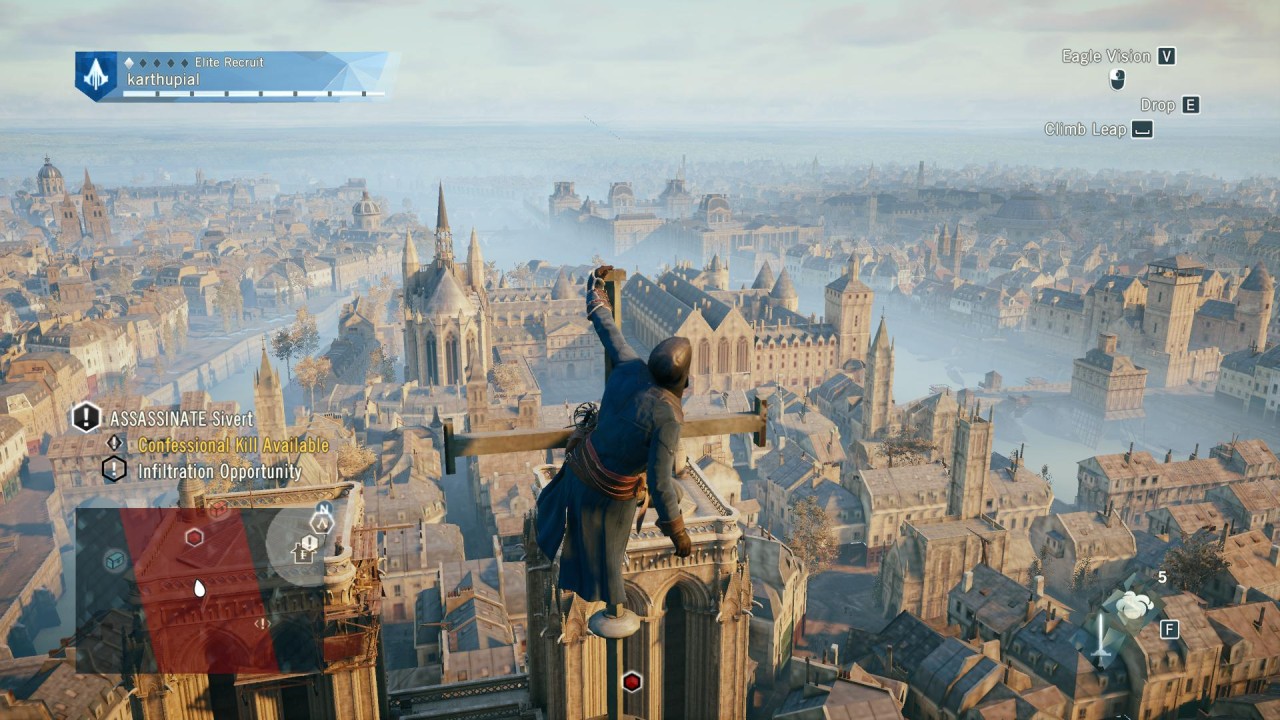The width and height of the screenshot is (1280, 720).
Task: Click the Assassin emblem badge beside karthupial
Action: pyautogui.click(x=96, y=76)
